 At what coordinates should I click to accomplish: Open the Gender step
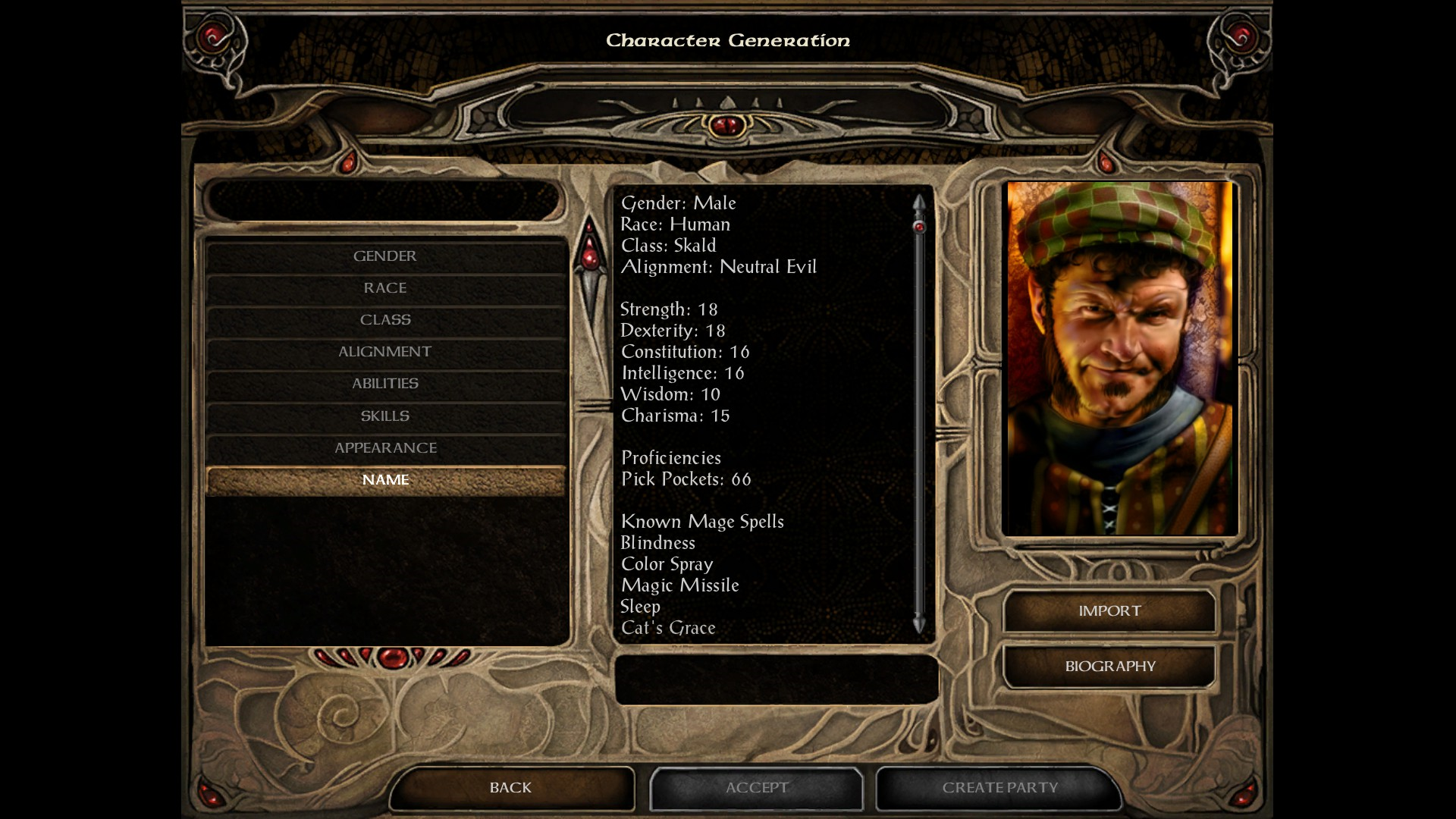click(385, 256)
